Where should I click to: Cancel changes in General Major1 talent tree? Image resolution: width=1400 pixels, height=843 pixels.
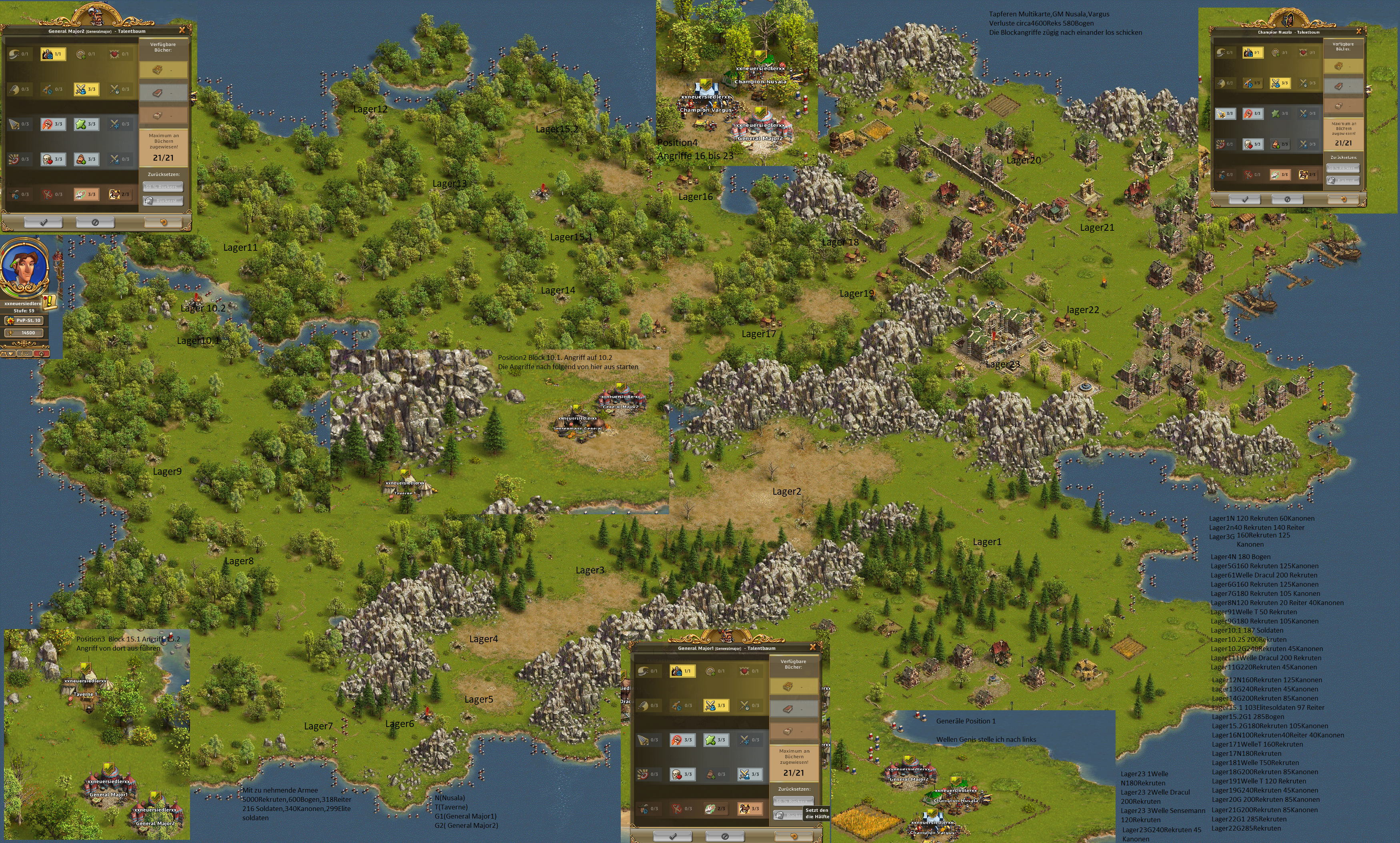(x=725, y=836)
